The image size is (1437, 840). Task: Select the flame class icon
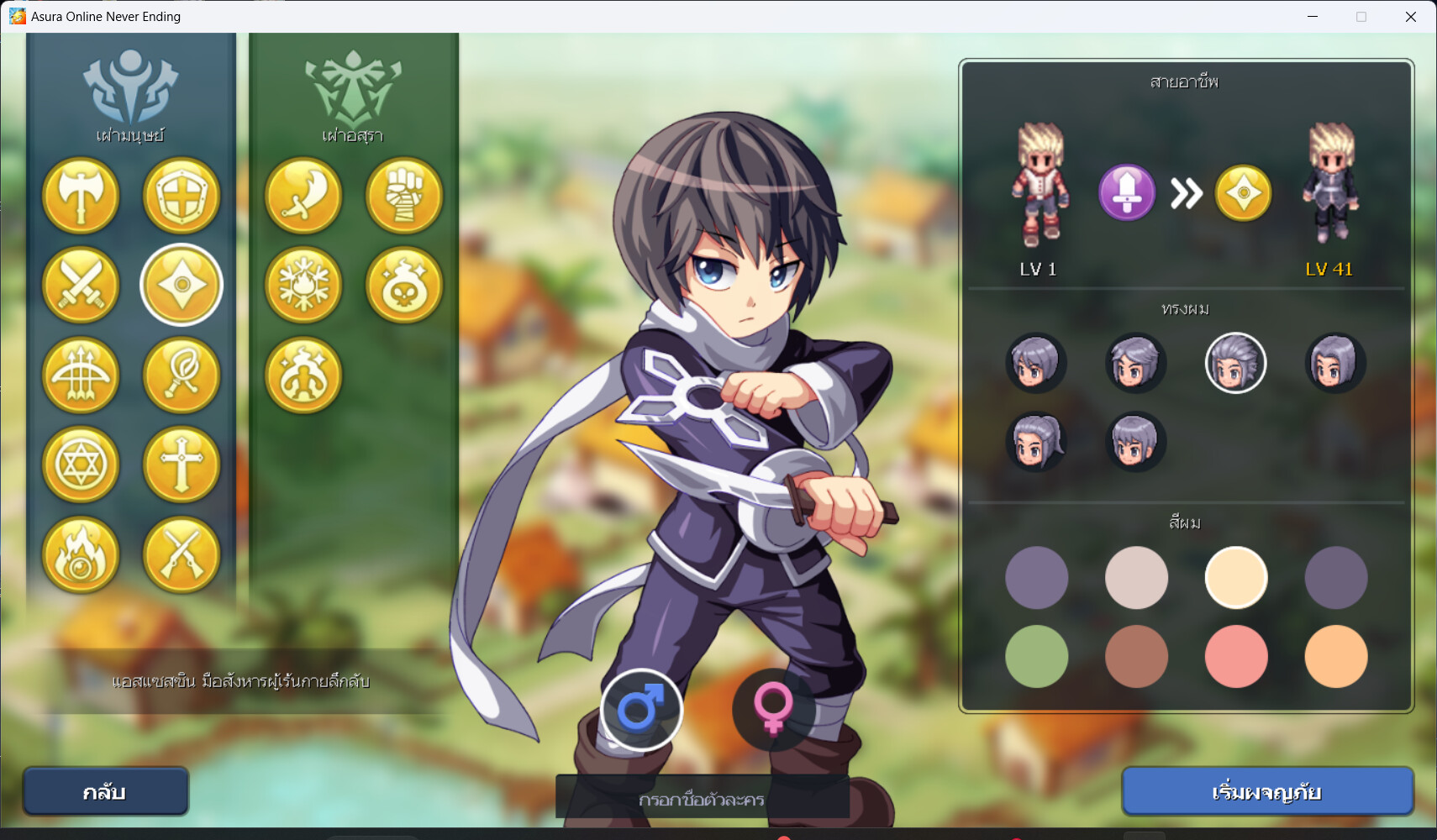coord(82,555)
